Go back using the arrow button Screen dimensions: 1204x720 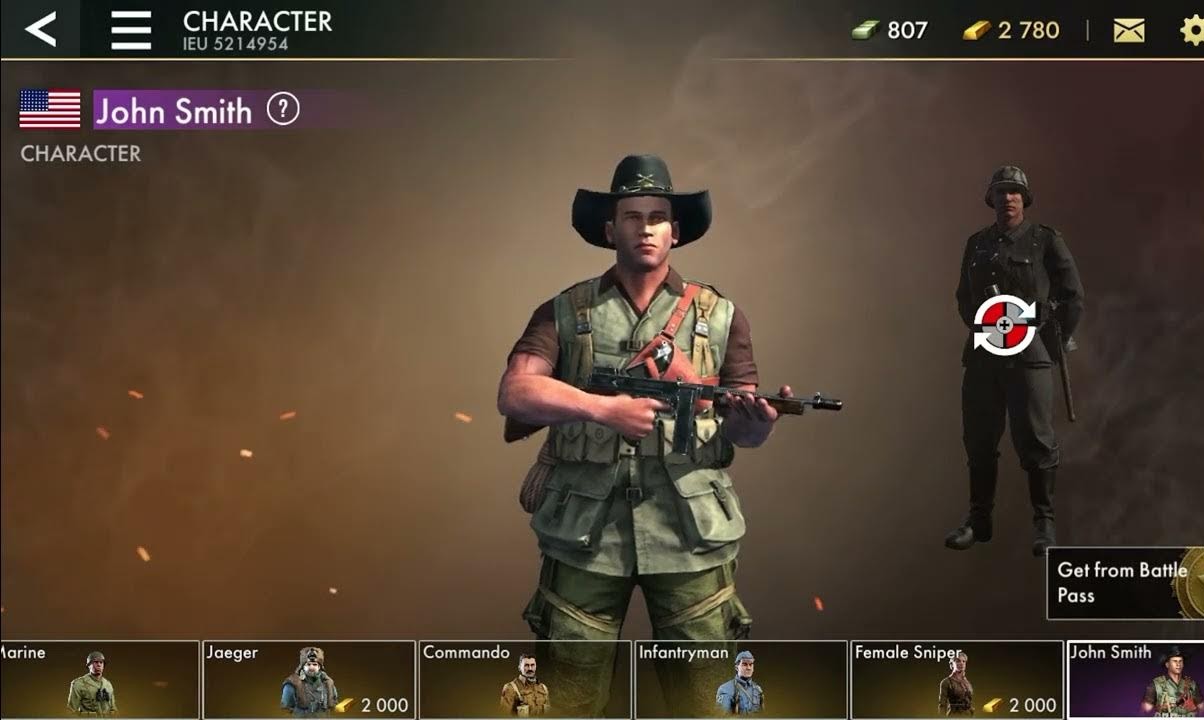(x=40, y=29)
